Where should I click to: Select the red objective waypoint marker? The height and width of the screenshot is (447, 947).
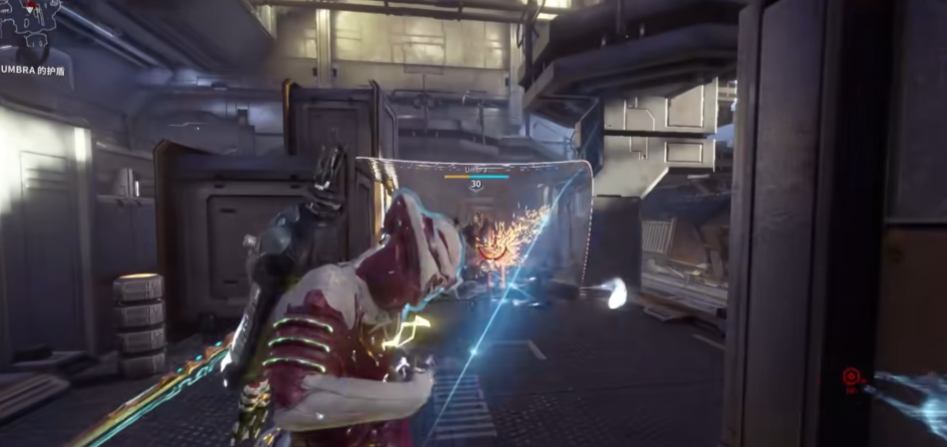(851, 377)
